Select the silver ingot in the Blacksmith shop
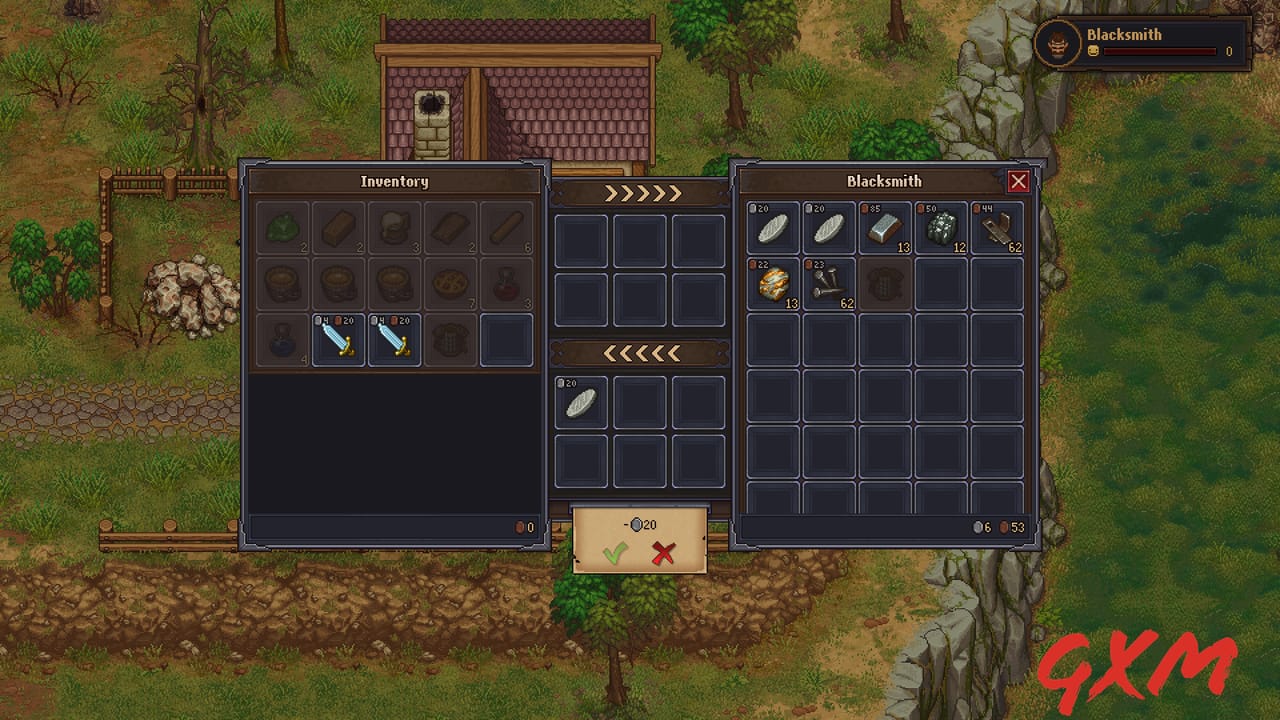 884,228
